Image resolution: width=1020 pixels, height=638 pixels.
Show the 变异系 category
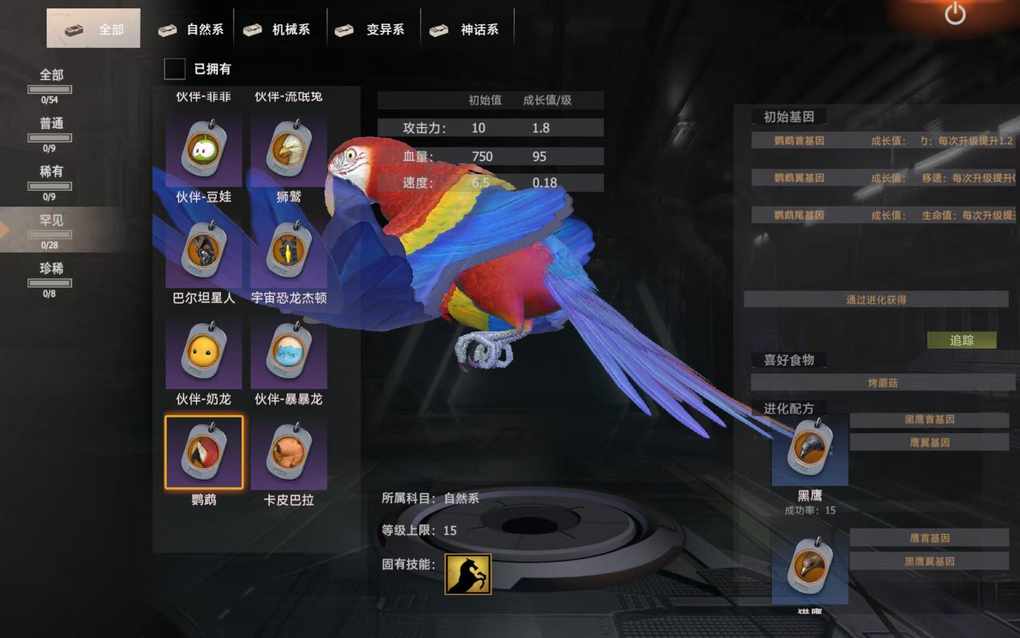pyautogui.click(x=371, y=29)
